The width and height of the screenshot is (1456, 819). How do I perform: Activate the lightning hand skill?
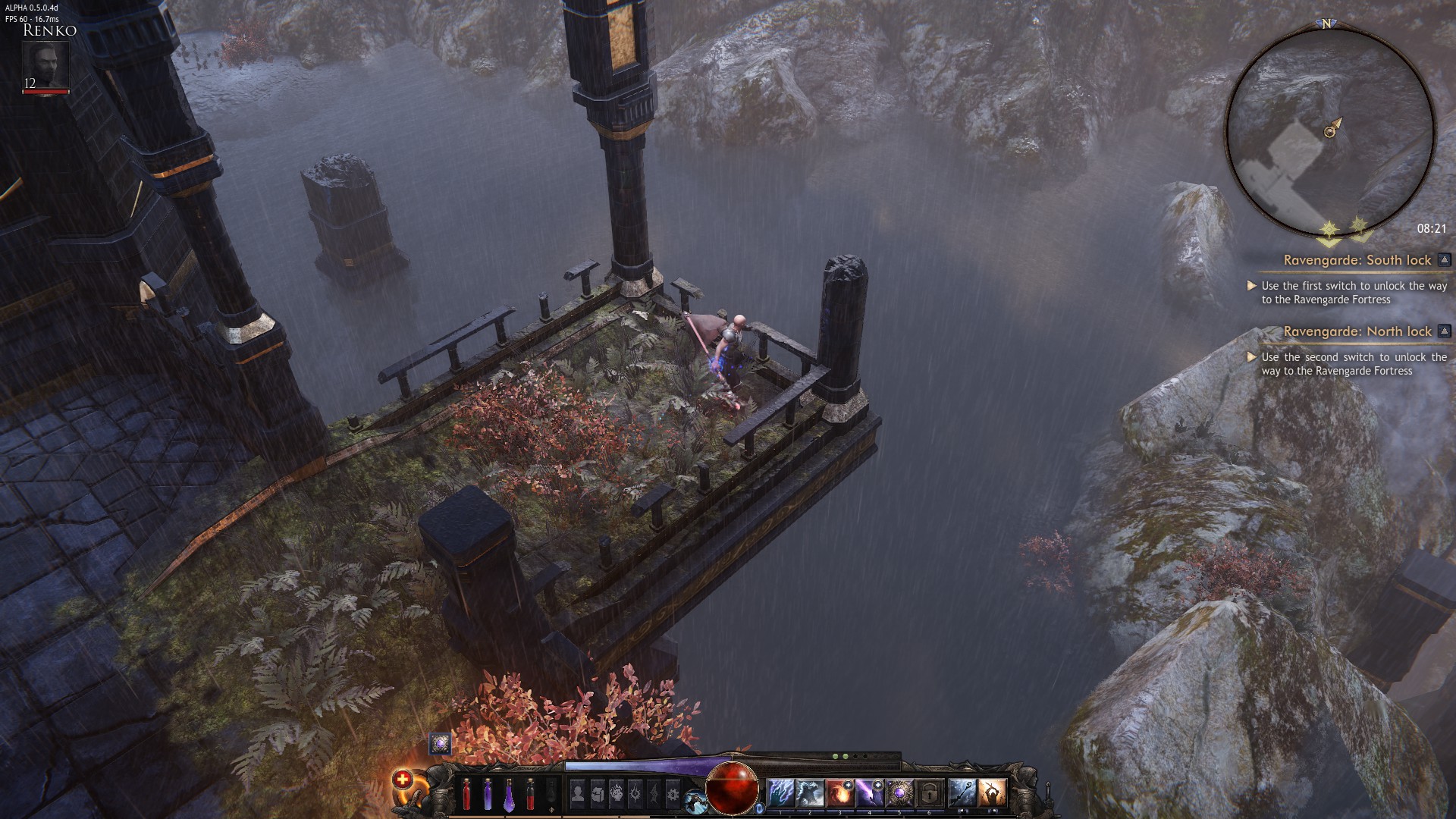780,793
